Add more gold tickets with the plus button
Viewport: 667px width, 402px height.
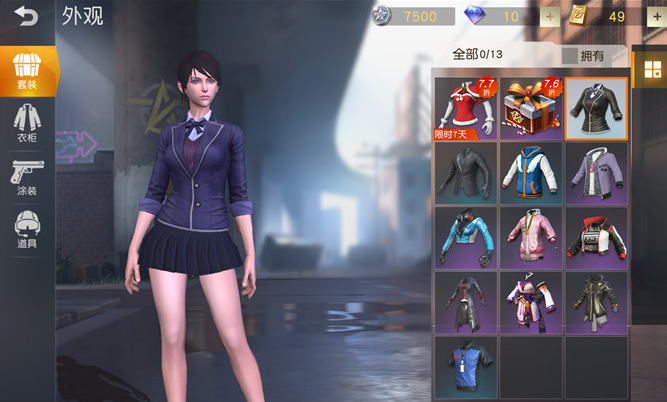pos(656,16)
